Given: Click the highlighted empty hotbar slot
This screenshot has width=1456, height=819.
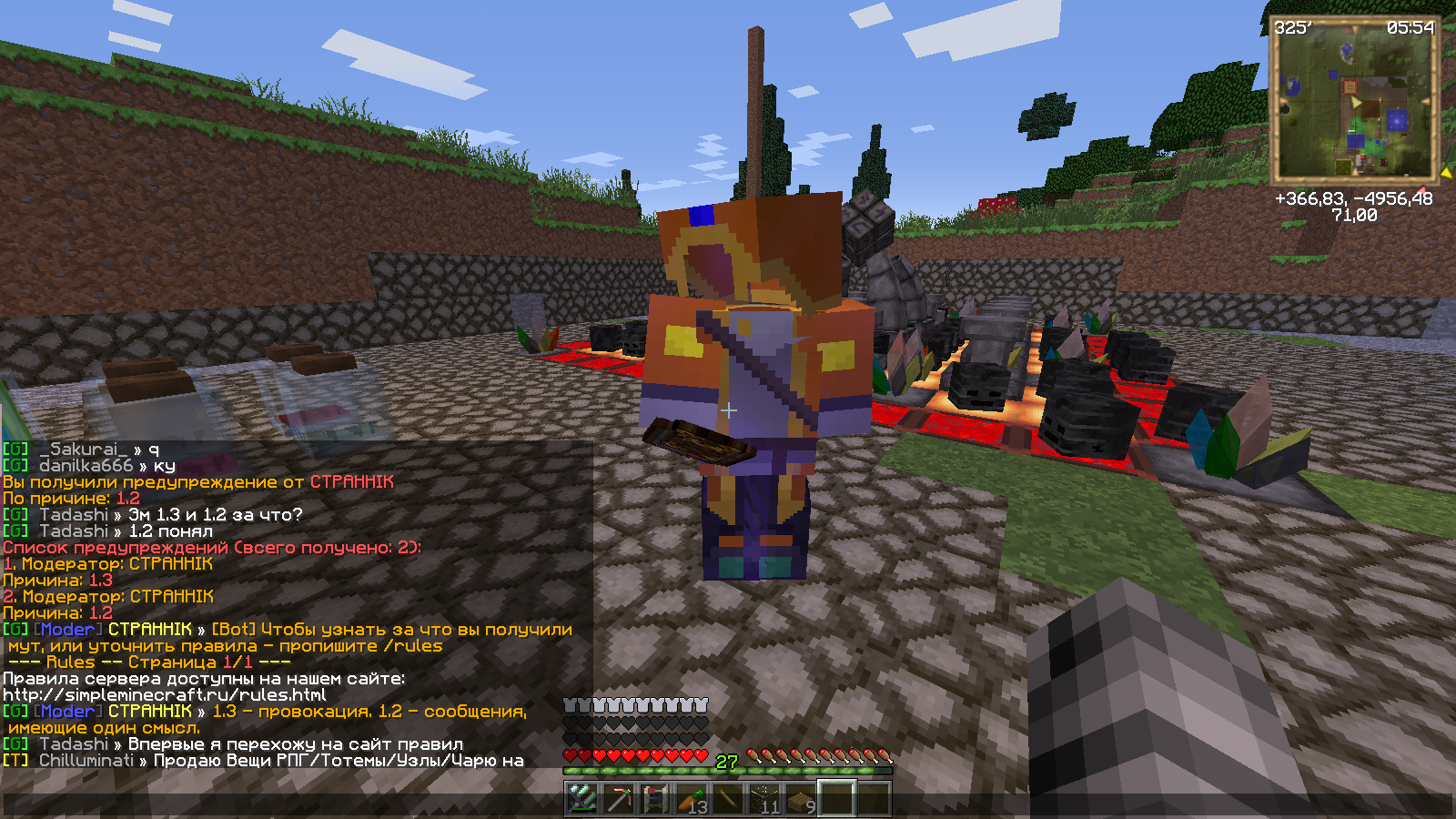Looking at the screenshot, I should [837, 799].
